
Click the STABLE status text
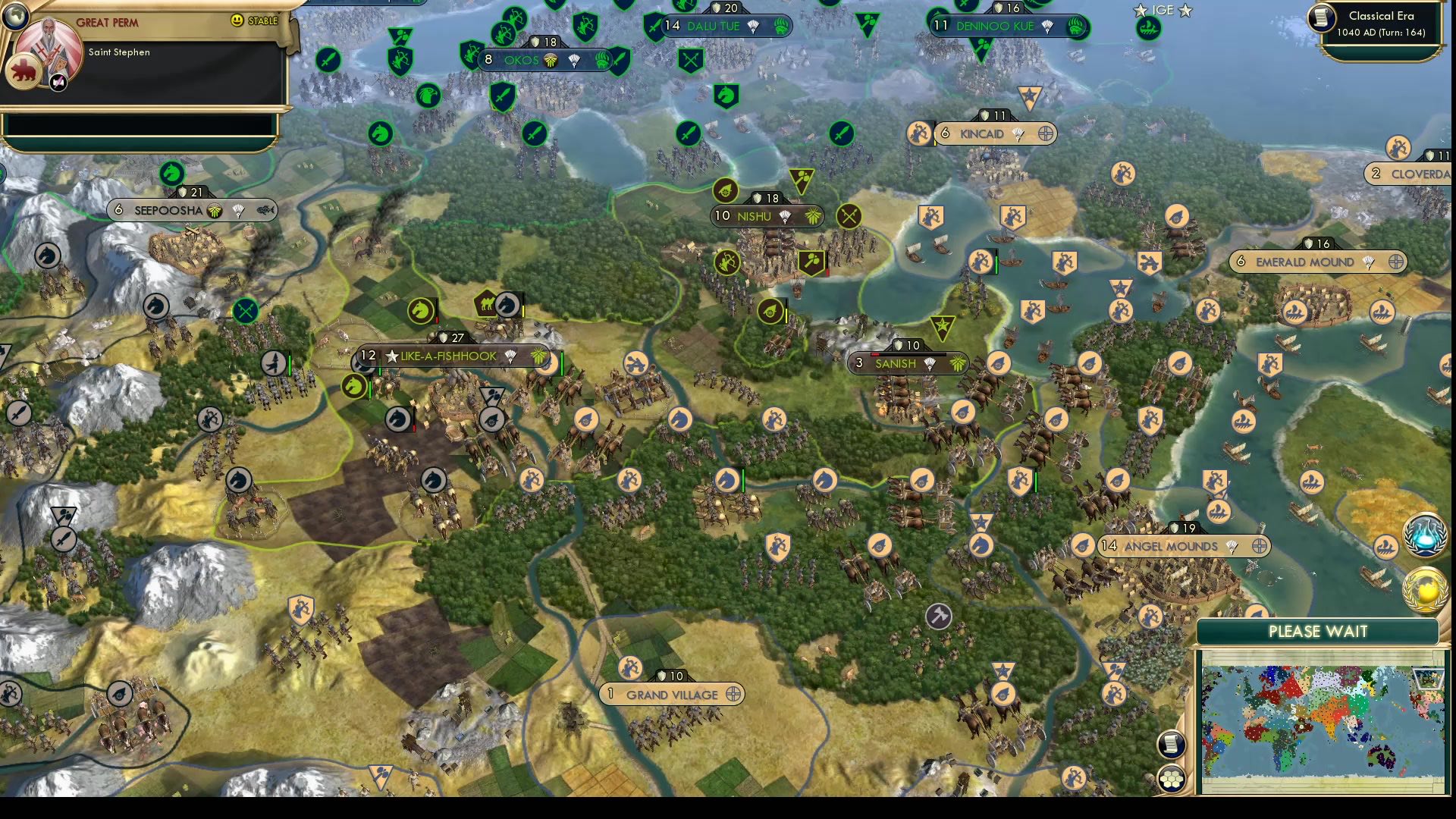(262, 22)
